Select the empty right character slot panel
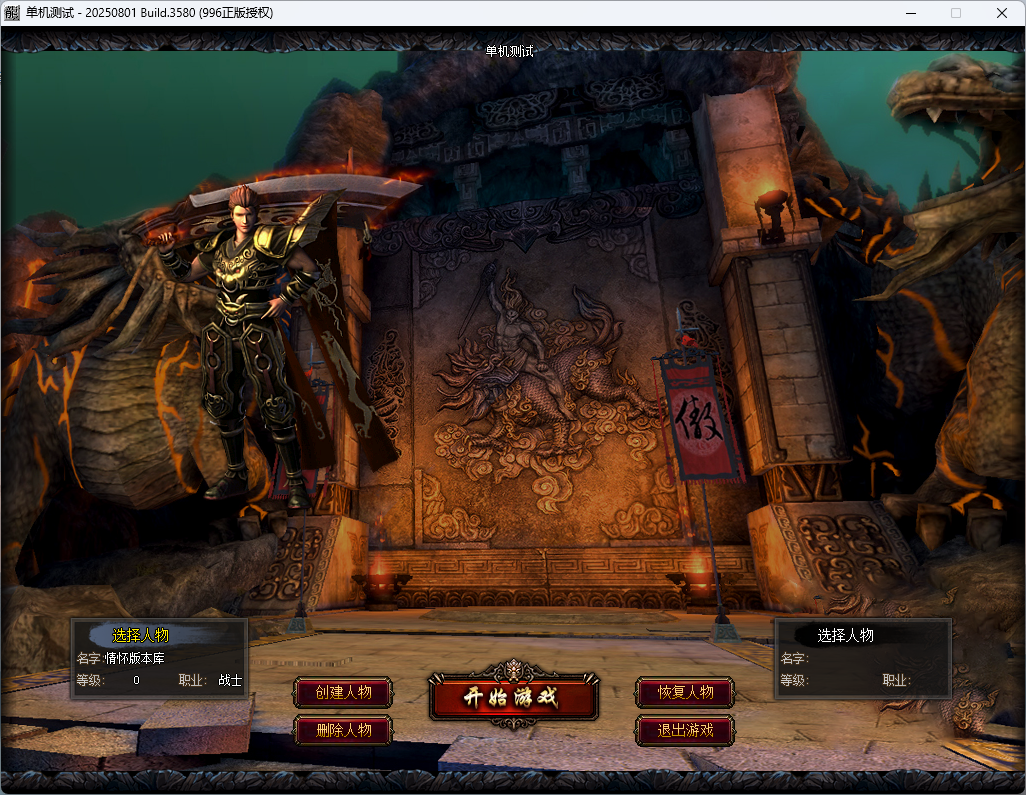The width and height of the screenshot is (1026, 795). point(863,658)
